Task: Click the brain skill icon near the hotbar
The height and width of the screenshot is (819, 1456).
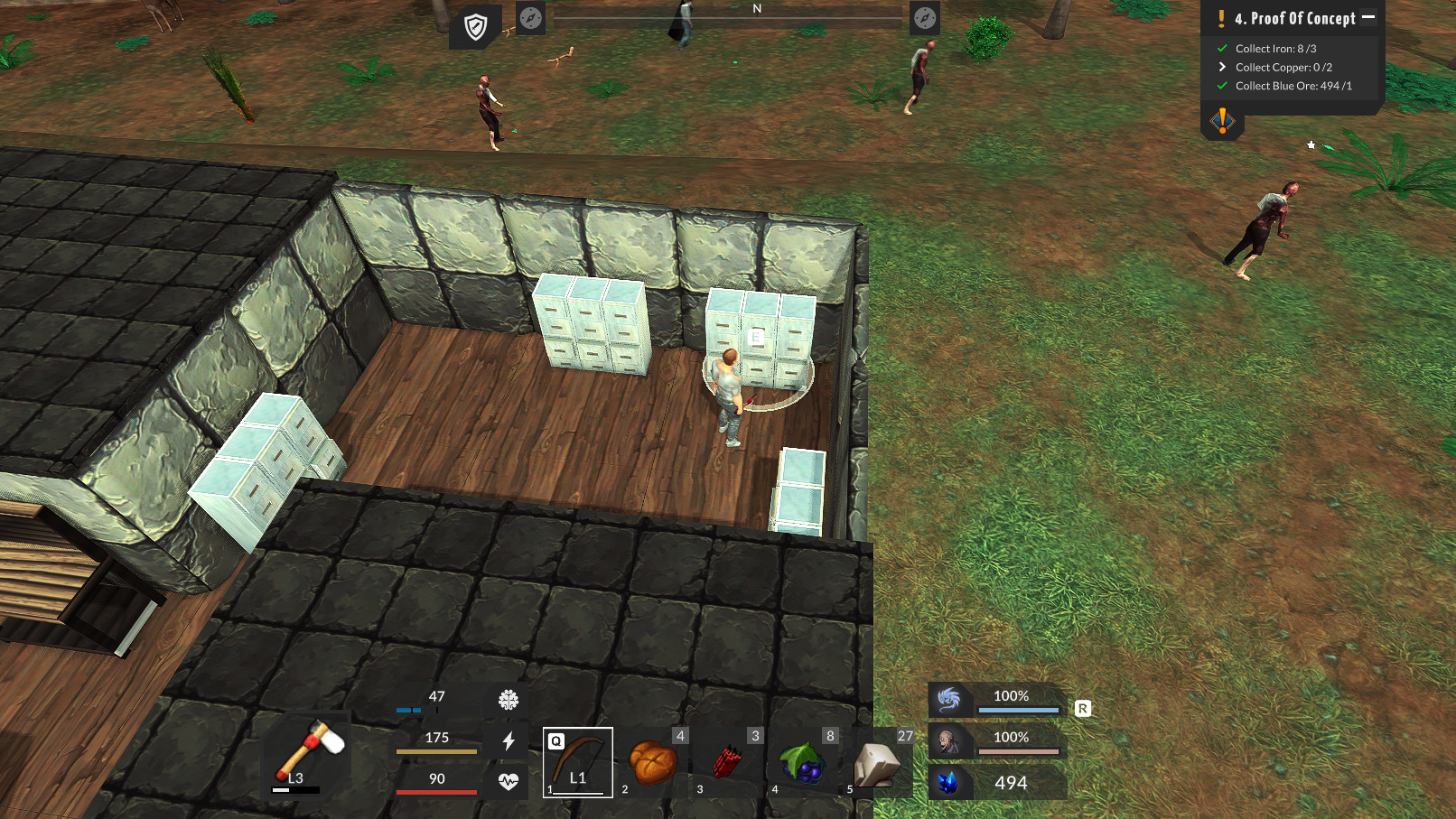Action: point(509,699)
